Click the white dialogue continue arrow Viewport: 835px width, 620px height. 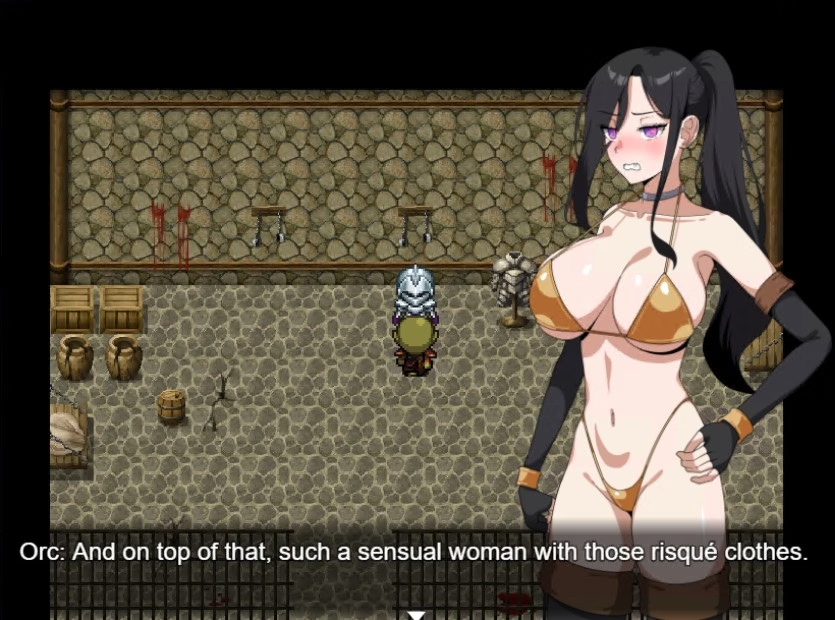coord(417,613)
